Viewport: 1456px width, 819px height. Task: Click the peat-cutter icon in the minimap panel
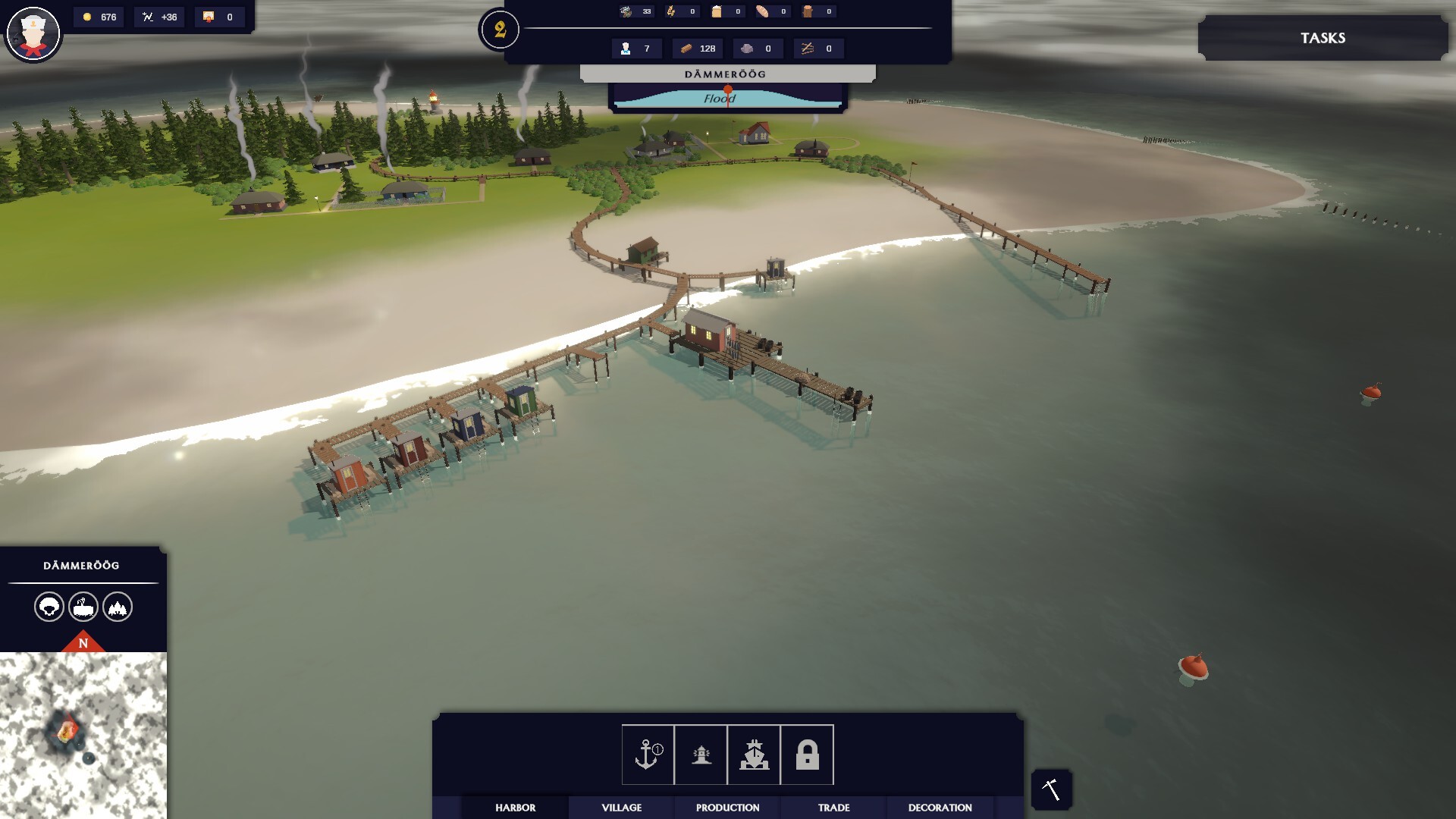click(83, 607)
